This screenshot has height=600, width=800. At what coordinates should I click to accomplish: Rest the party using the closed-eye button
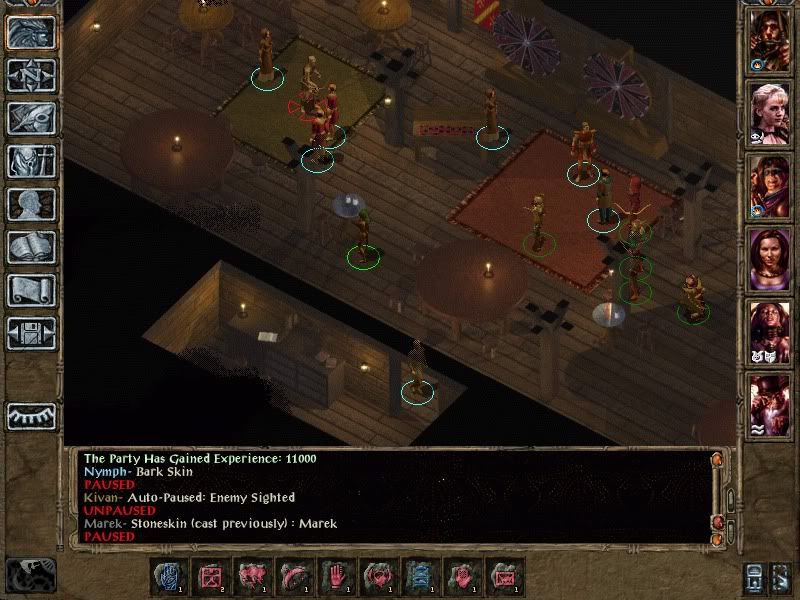31,415
